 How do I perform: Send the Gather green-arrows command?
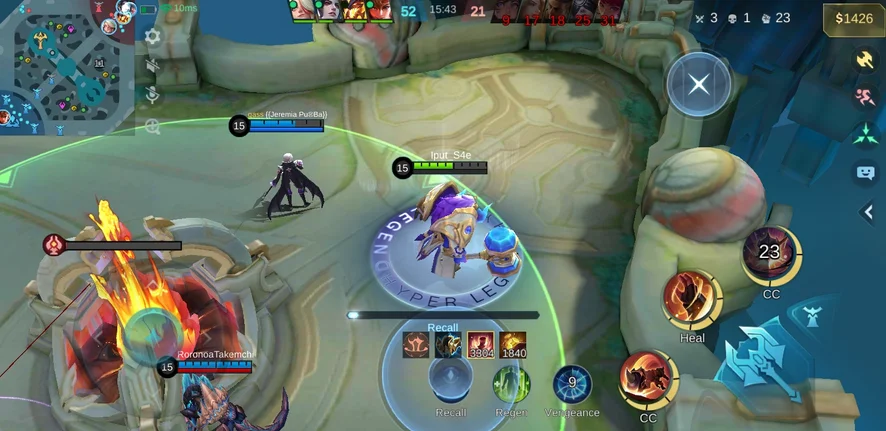865,135
